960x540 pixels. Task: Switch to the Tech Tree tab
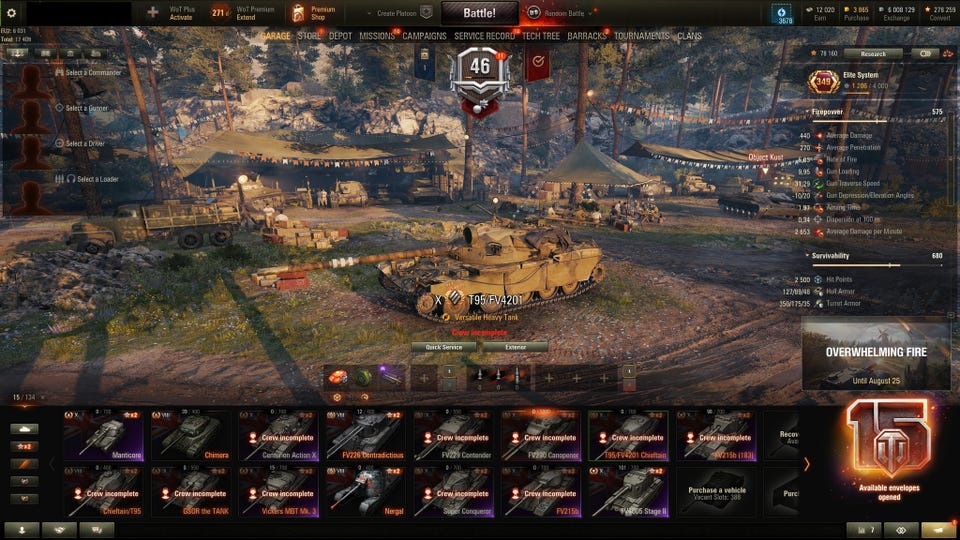click(x=541, y=36)
